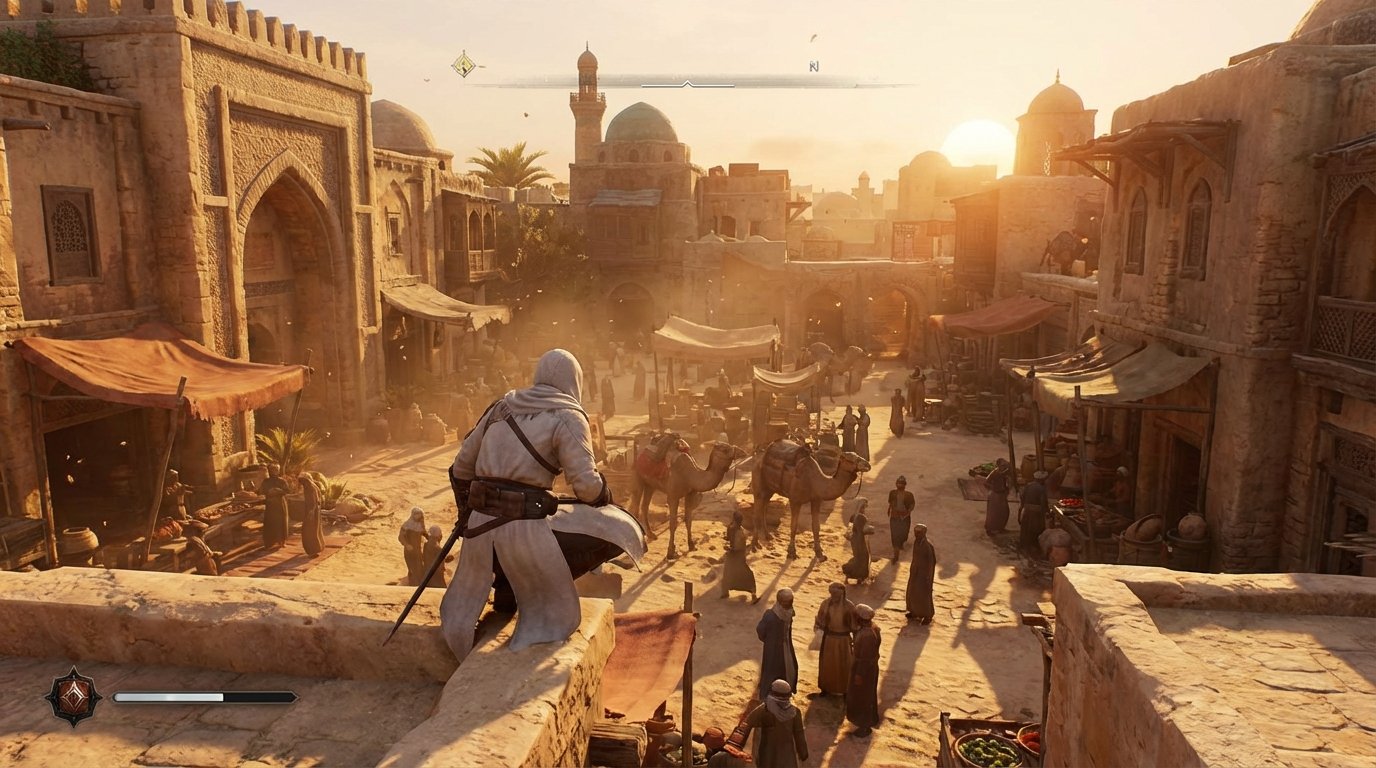This screenshot has width=1376, height=768.
Task: Toggle the objective marker above the skyline
Action: click(x=463, y=66)
